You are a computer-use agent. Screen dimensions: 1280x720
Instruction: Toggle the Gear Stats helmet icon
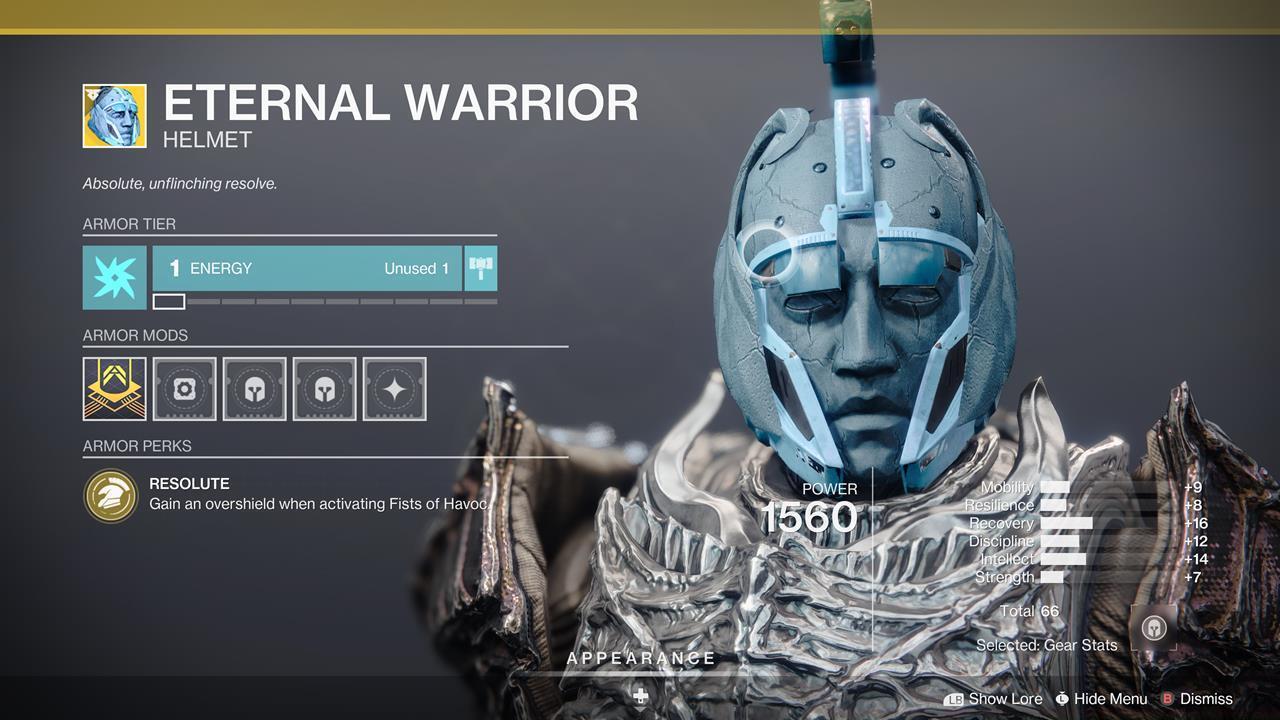(x=1154, y=630)
